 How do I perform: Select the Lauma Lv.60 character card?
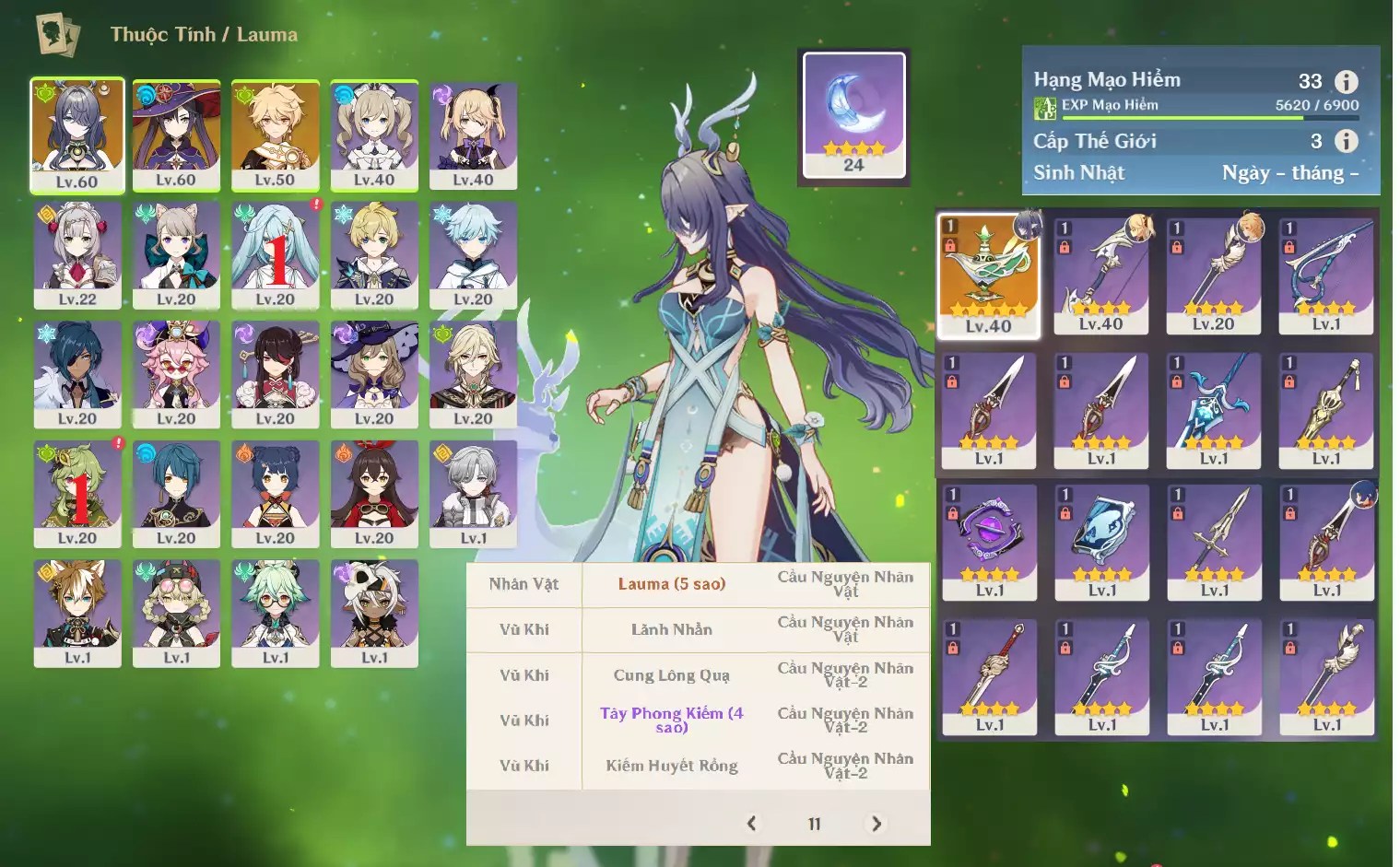(x=77, y=135)
